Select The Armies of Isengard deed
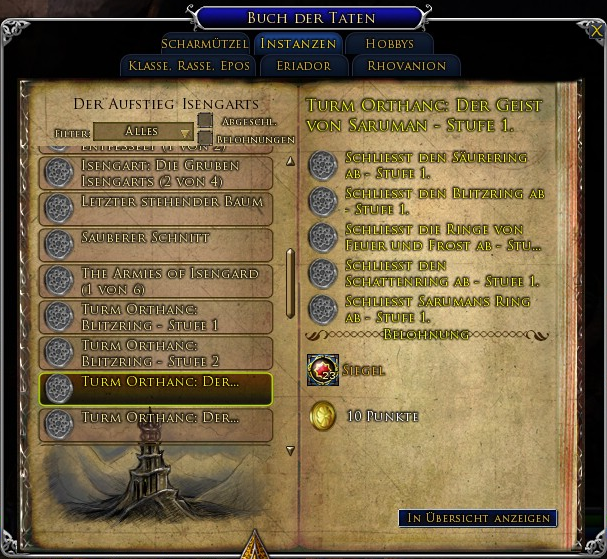Viewport: 607px width, 559px height. (155, 280)
